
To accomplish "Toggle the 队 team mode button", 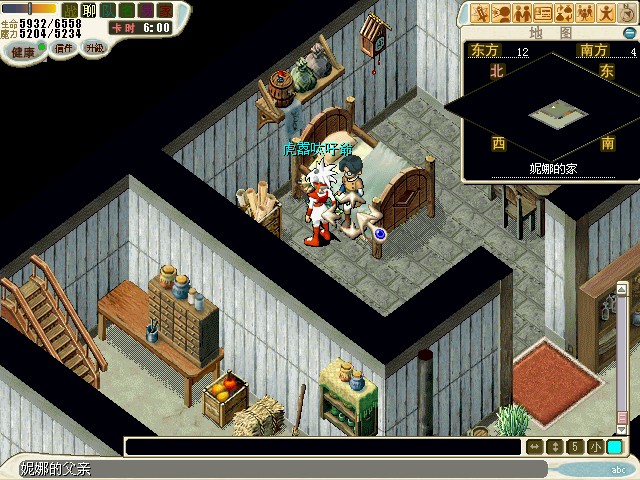I will [x=107, y=10].
